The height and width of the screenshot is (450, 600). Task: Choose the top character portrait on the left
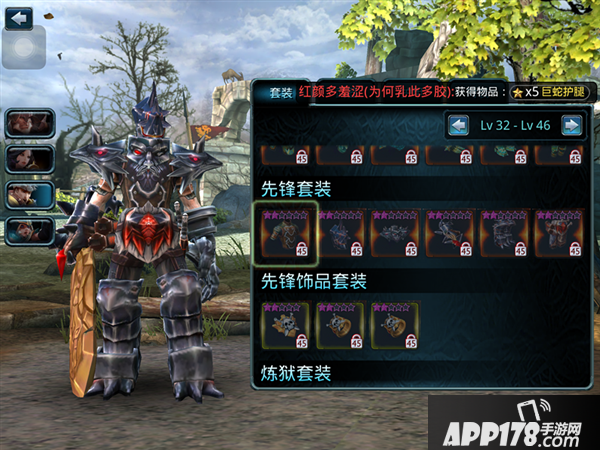29,123
